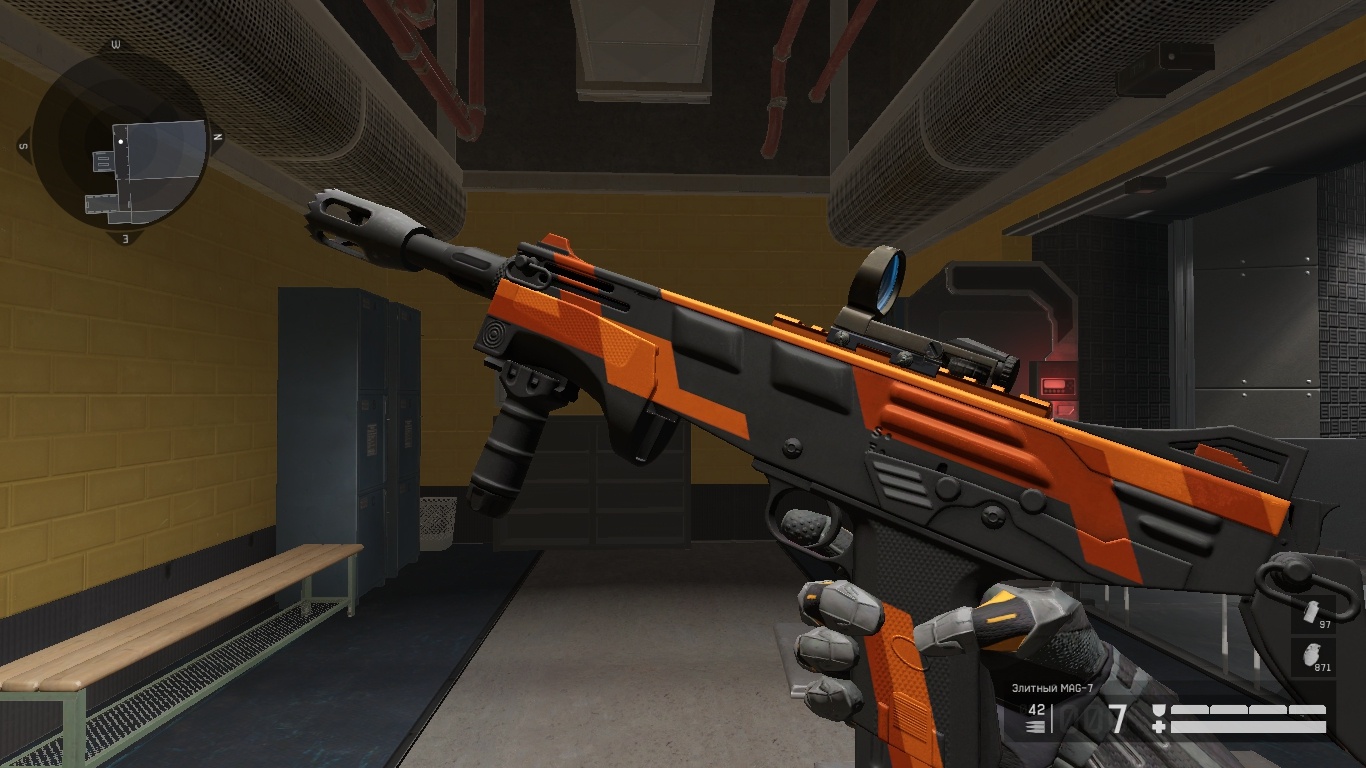Select the frag grenade slot showing 871
This screenshot has height=768, width=1366.
pyautogui.click(x=1313, y=658)
